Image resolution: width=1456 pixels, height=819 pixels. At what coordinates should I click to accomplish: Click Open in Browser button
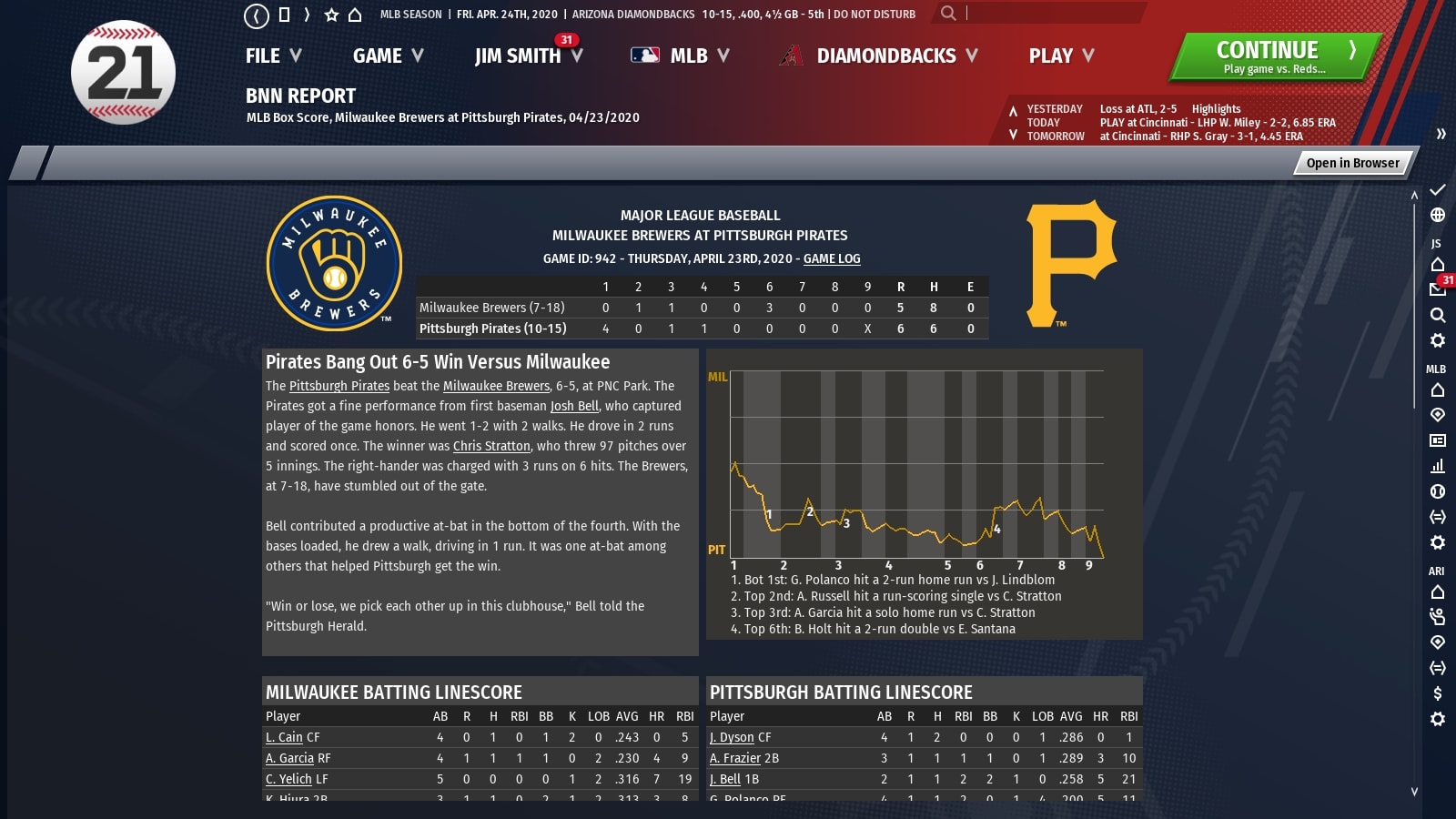coord(1352,163)
